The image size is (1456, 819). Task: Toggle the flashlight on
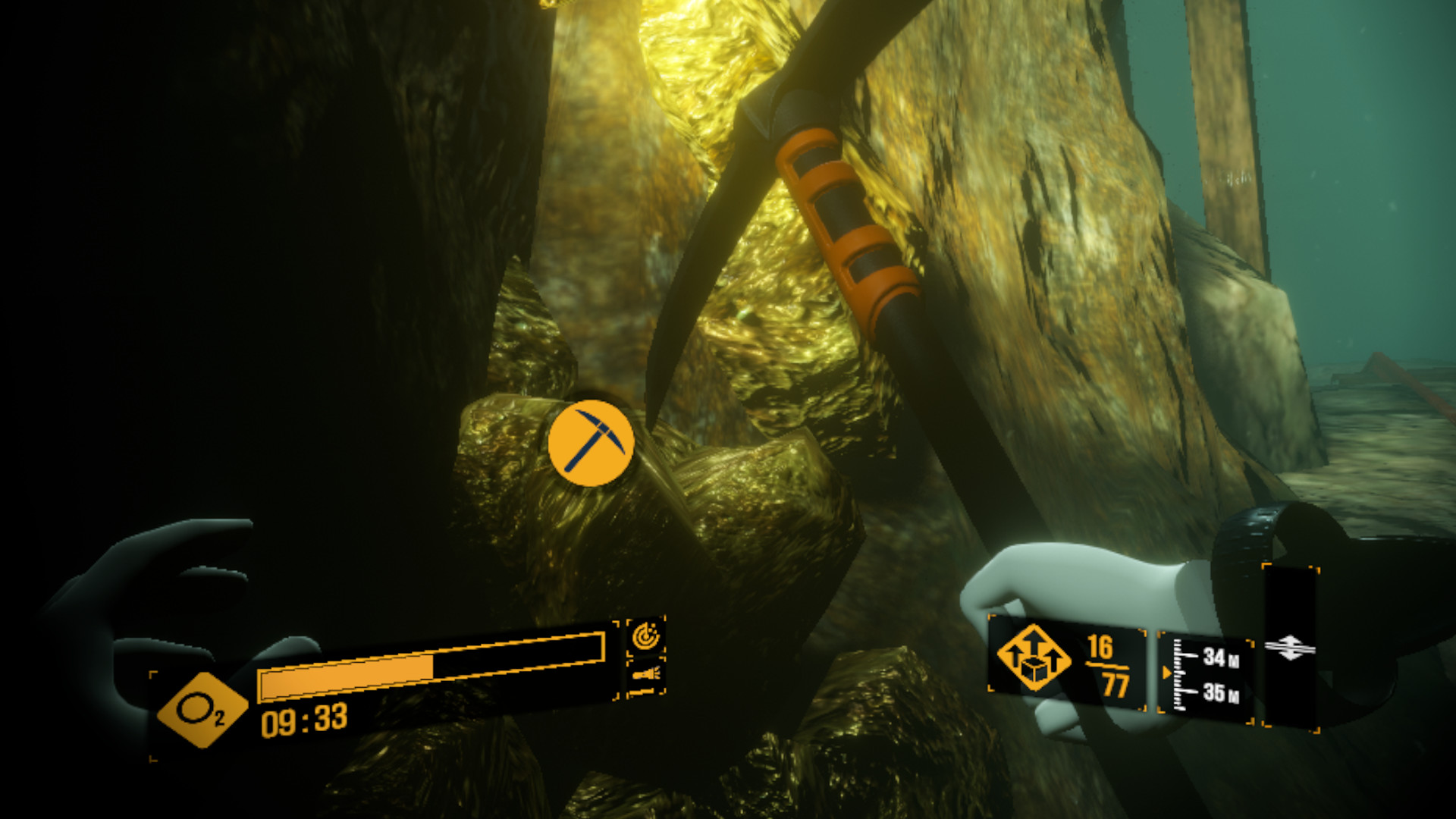pos(645,673)
